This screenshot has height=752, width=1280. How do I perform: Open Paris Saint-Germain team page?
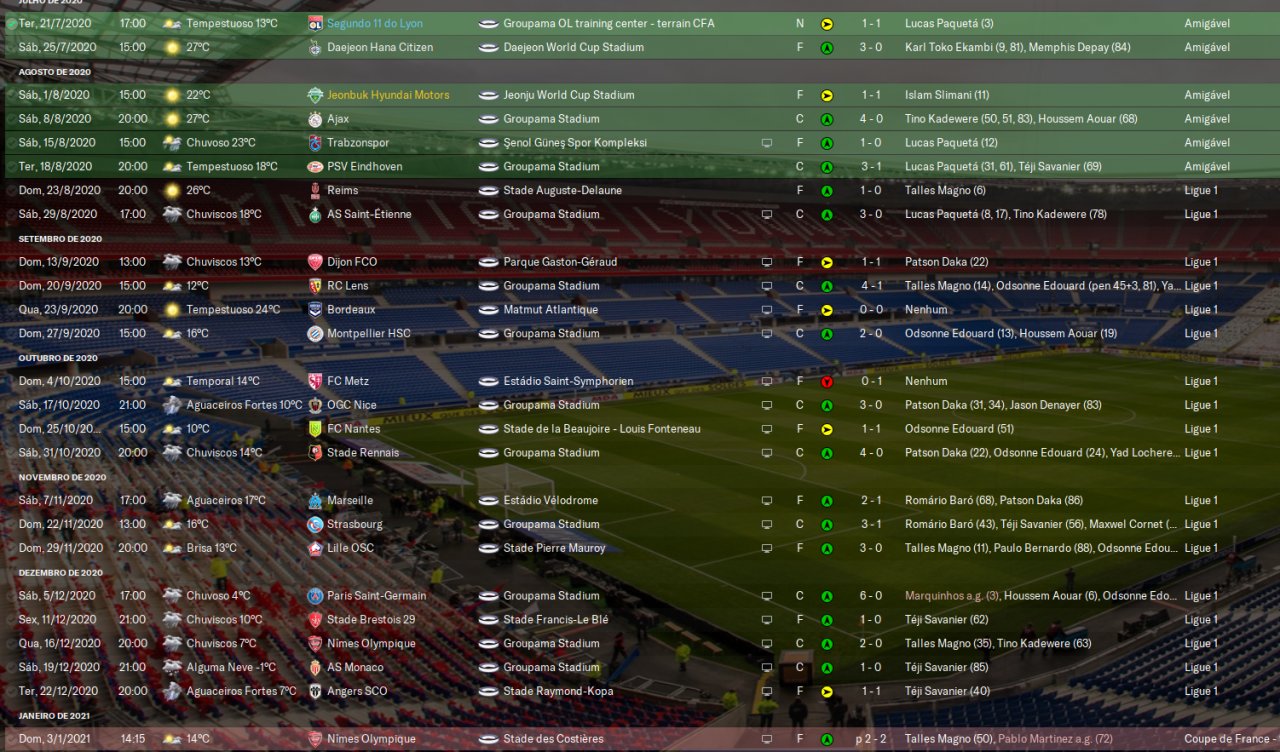(x=376, y=596)
